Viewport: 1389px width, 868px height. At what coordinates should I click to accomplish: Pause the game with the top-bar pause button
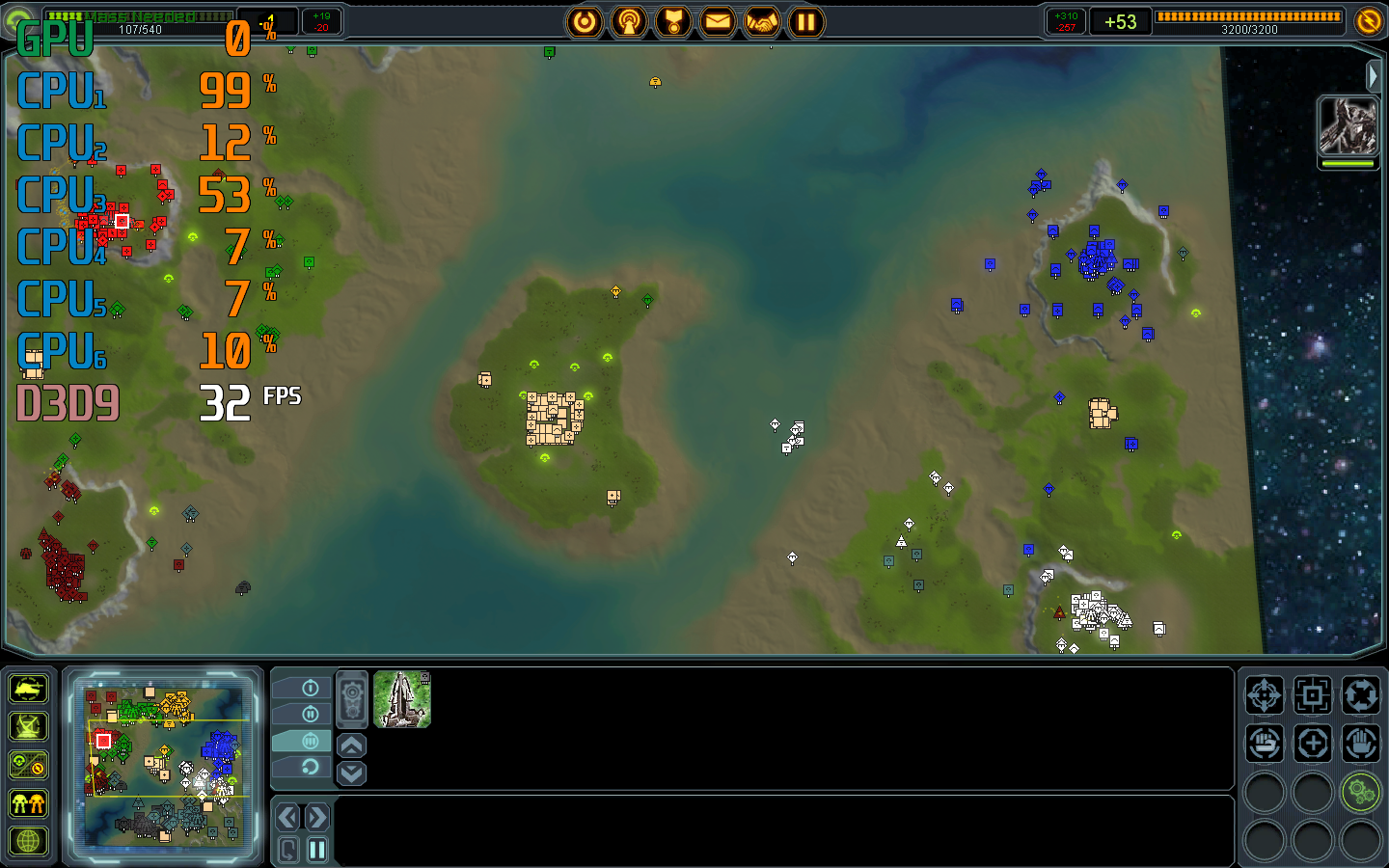pyautogui.click(x=805, y=21)
